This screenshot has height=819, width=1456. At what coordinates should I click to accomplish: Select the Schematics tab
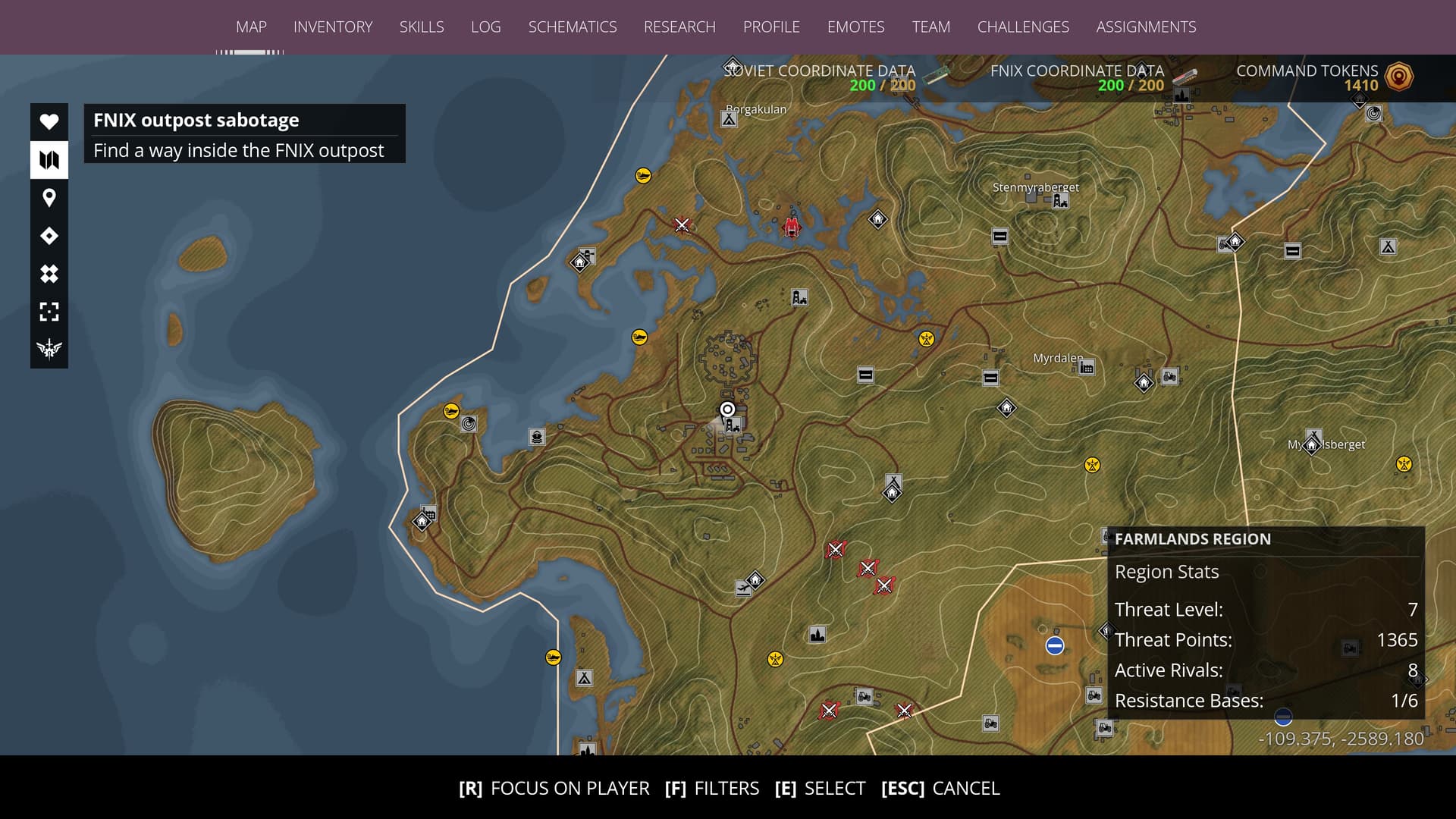coord(573,27)
